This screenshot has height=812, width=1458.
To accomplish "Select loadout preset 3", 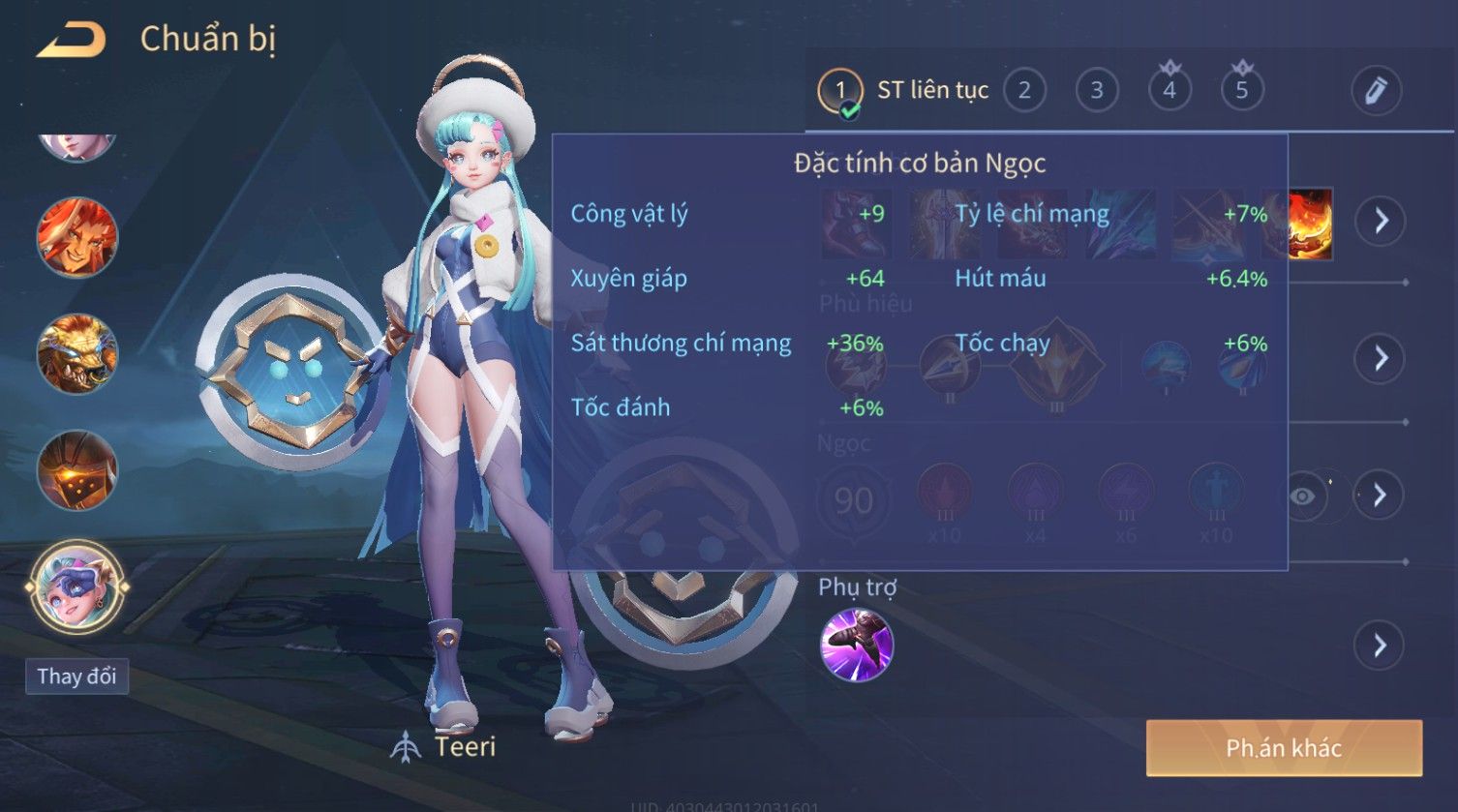I will tap(1097, 91).
